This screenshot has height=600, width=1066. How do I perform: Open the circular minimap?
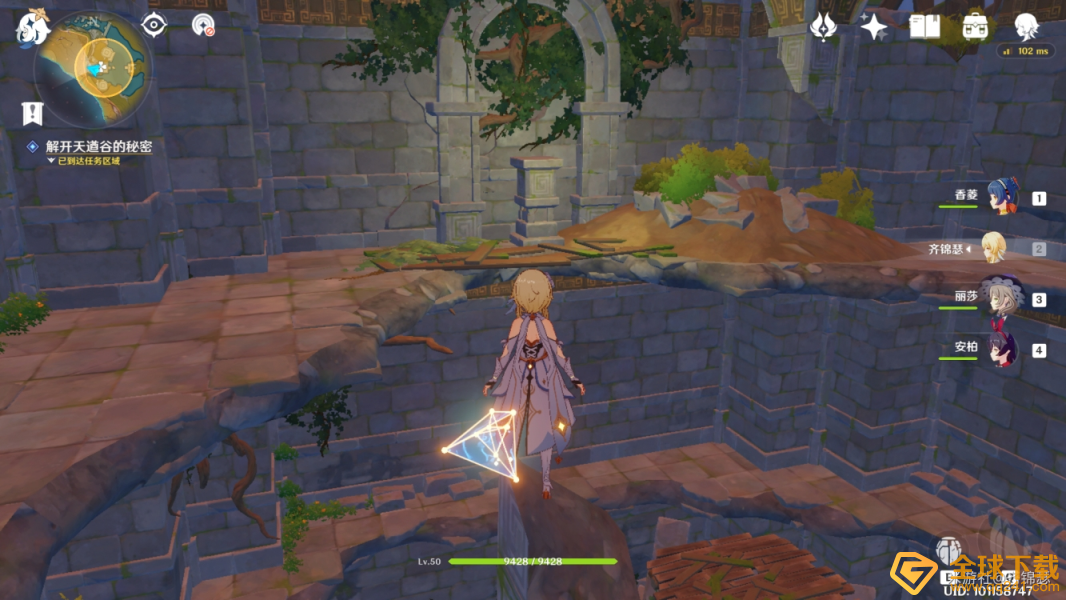coord(93,69)
